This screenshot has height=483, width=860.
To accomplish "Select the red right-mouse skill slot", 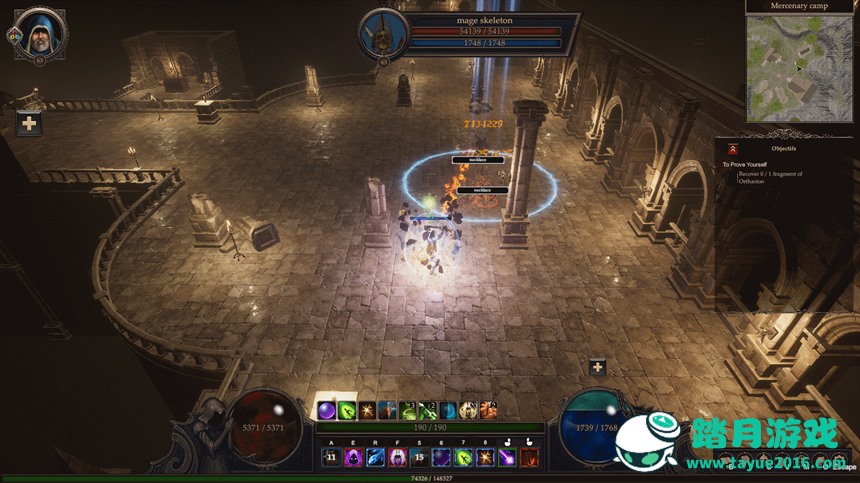I will [x=529, y=457].
